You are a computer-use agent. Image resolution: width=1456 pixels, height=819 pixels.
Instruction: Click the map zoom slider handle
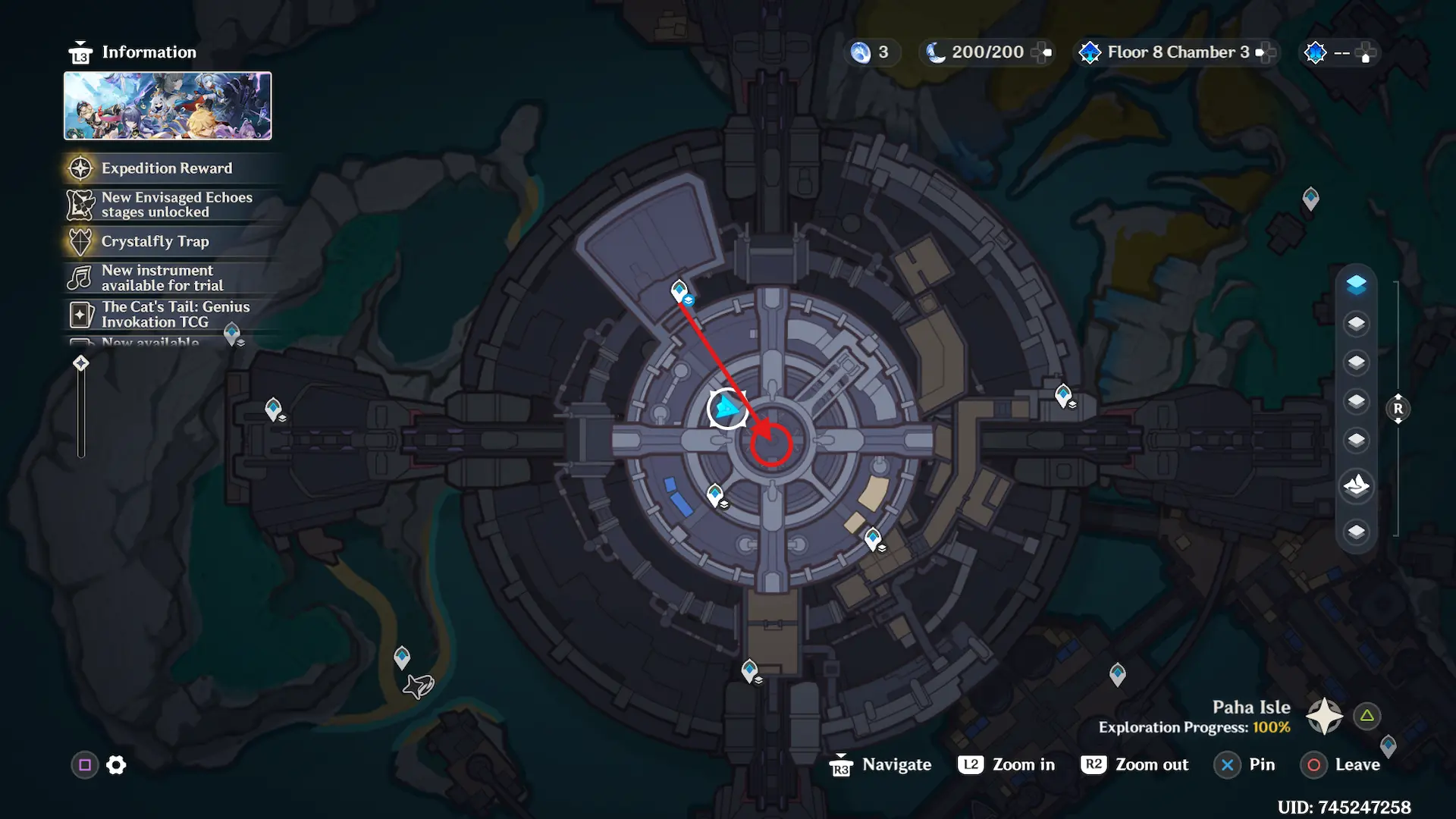click(x=81, y=363)
